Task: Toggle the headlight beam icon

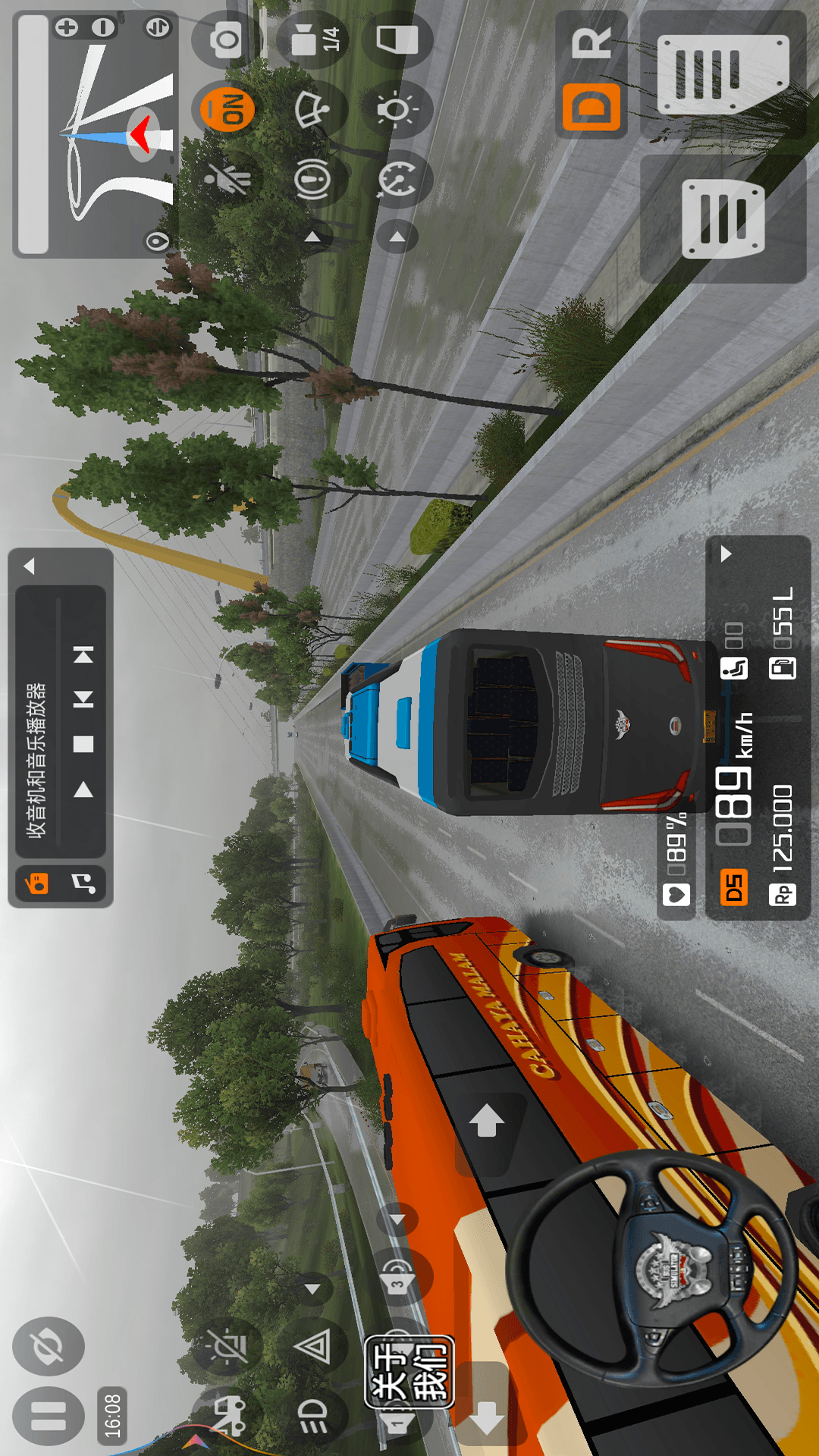Action: coord(312,1415)
